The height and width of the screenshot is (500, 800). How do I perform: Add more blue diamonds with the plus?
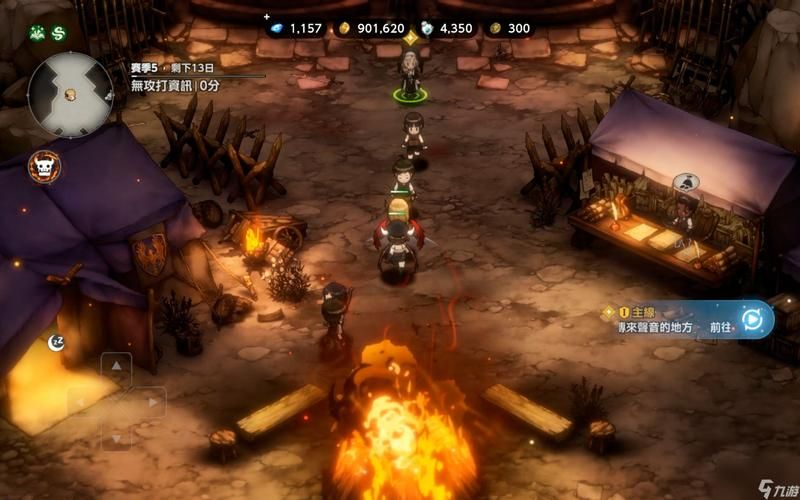(x=267, y=17)
